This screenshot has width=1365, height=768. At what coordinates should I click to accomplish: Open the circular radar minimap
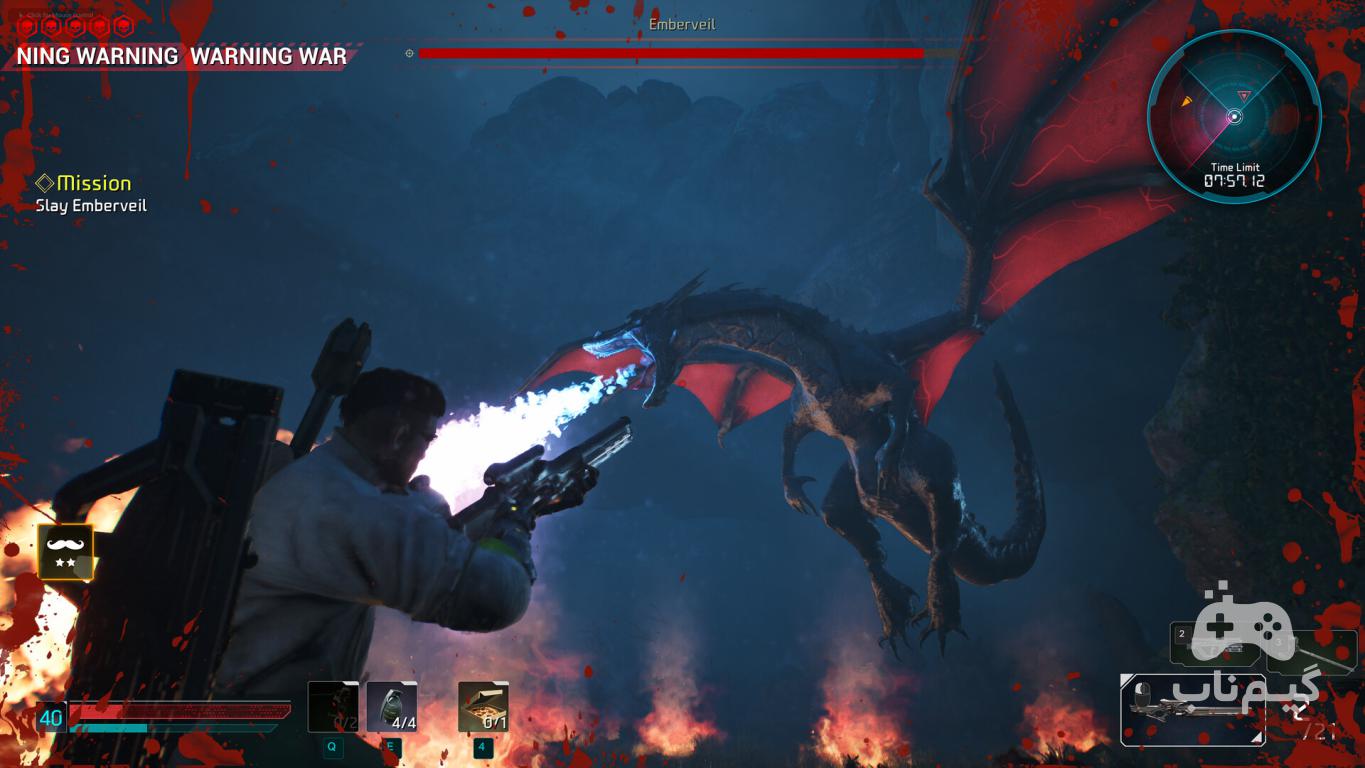(1234, 116)
